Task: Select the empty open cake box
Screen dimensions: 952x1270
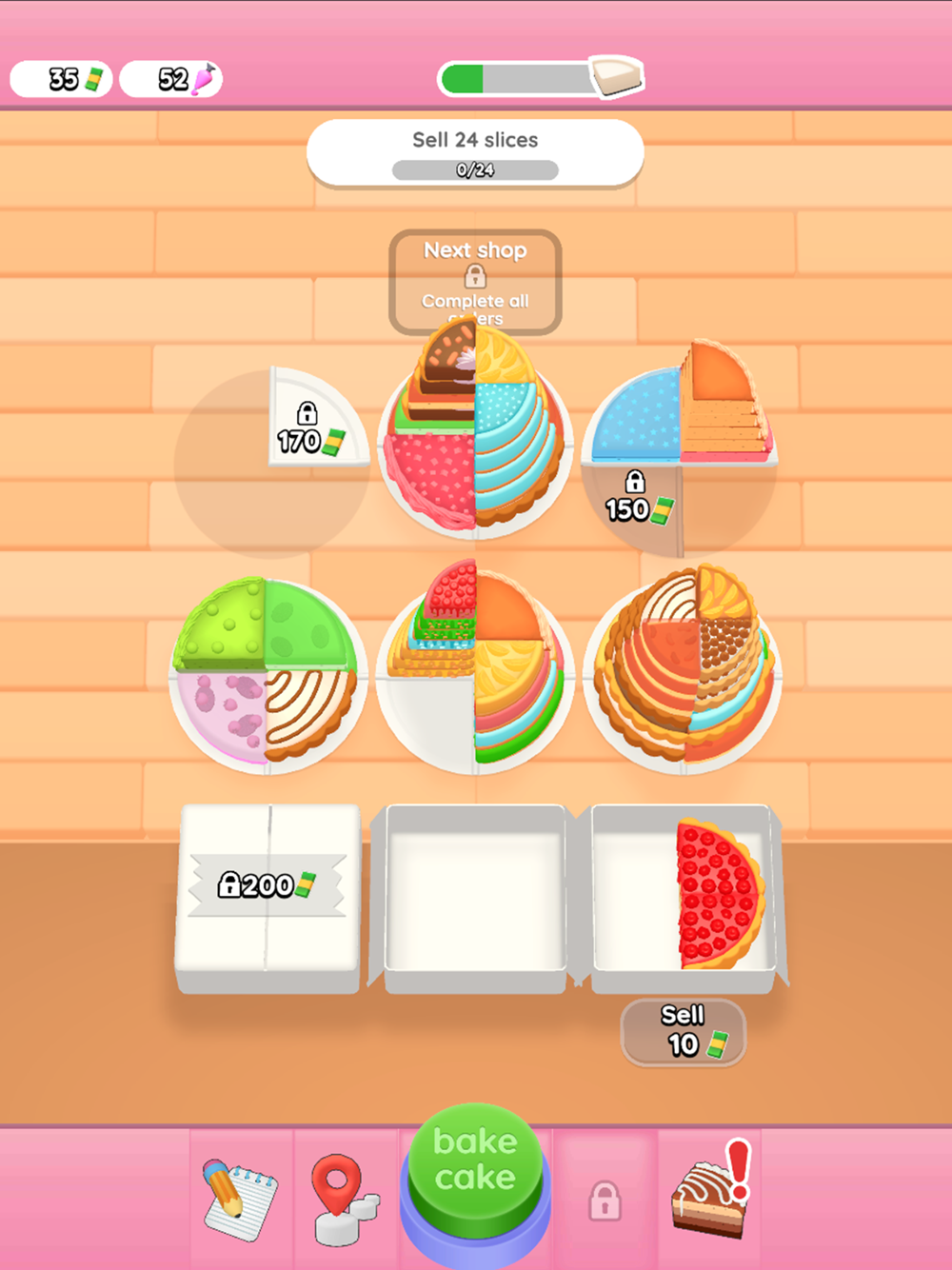Action: (475, 893)
